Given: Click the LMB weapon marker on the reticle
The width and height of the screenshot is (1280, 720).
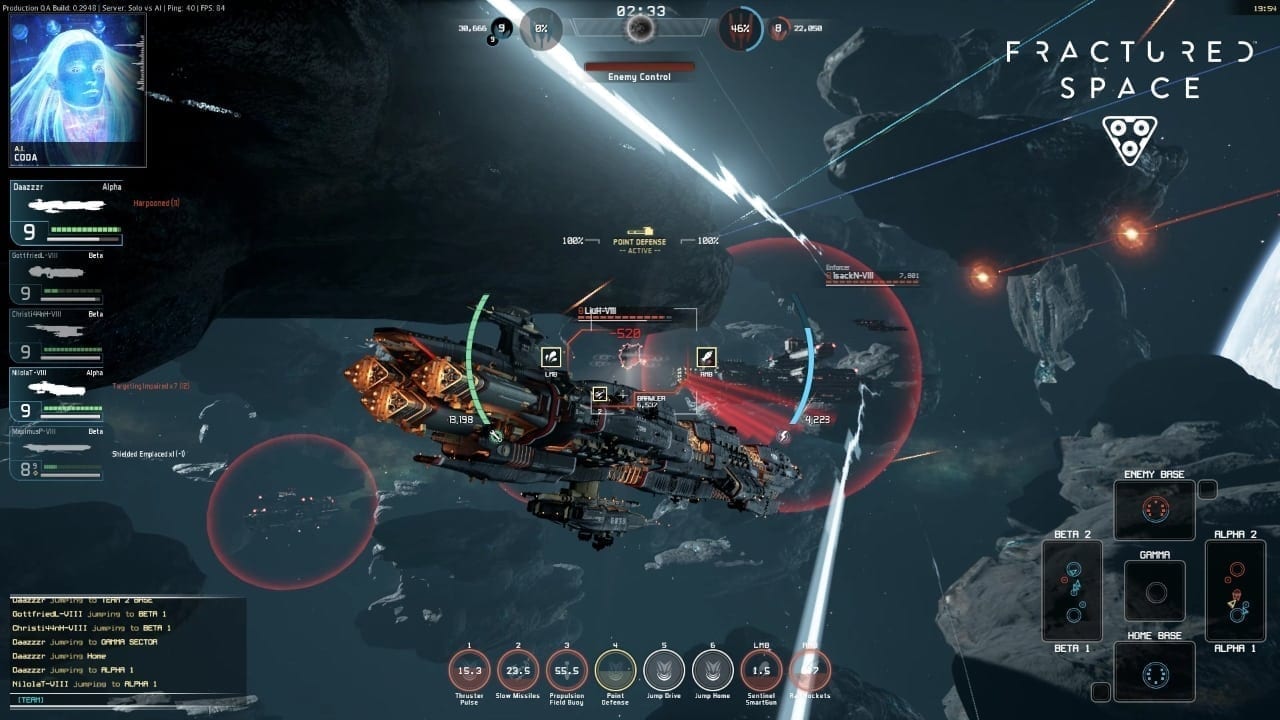Looking at the screenshot, I should click(x=551, y=357).
